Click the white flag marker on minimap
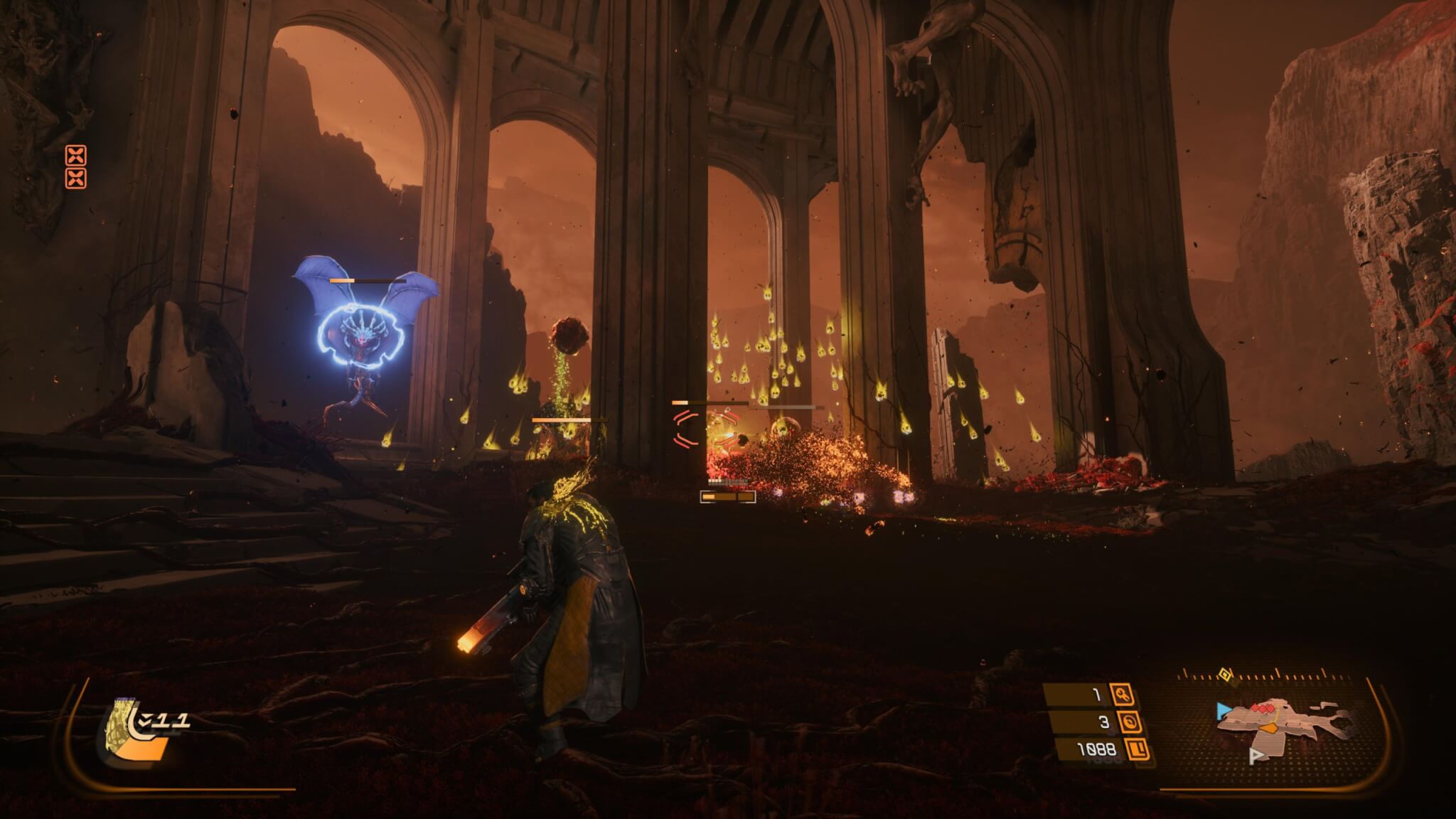1456x819 pixels. click(x=1256, y=756)
